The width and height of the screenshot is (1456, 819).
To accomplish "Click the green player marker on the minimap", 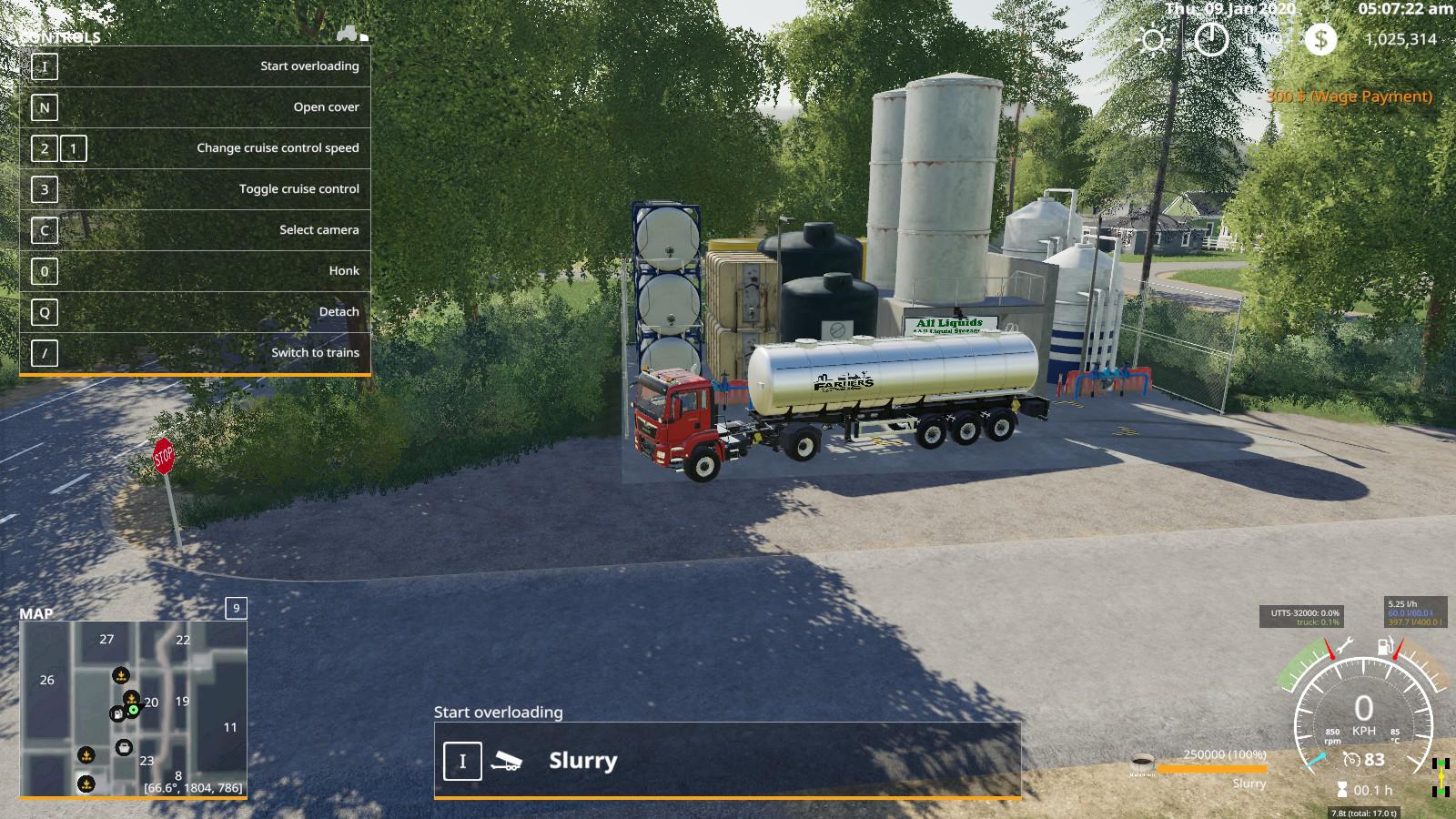I will pyautogui.click(x=134, y=709).
